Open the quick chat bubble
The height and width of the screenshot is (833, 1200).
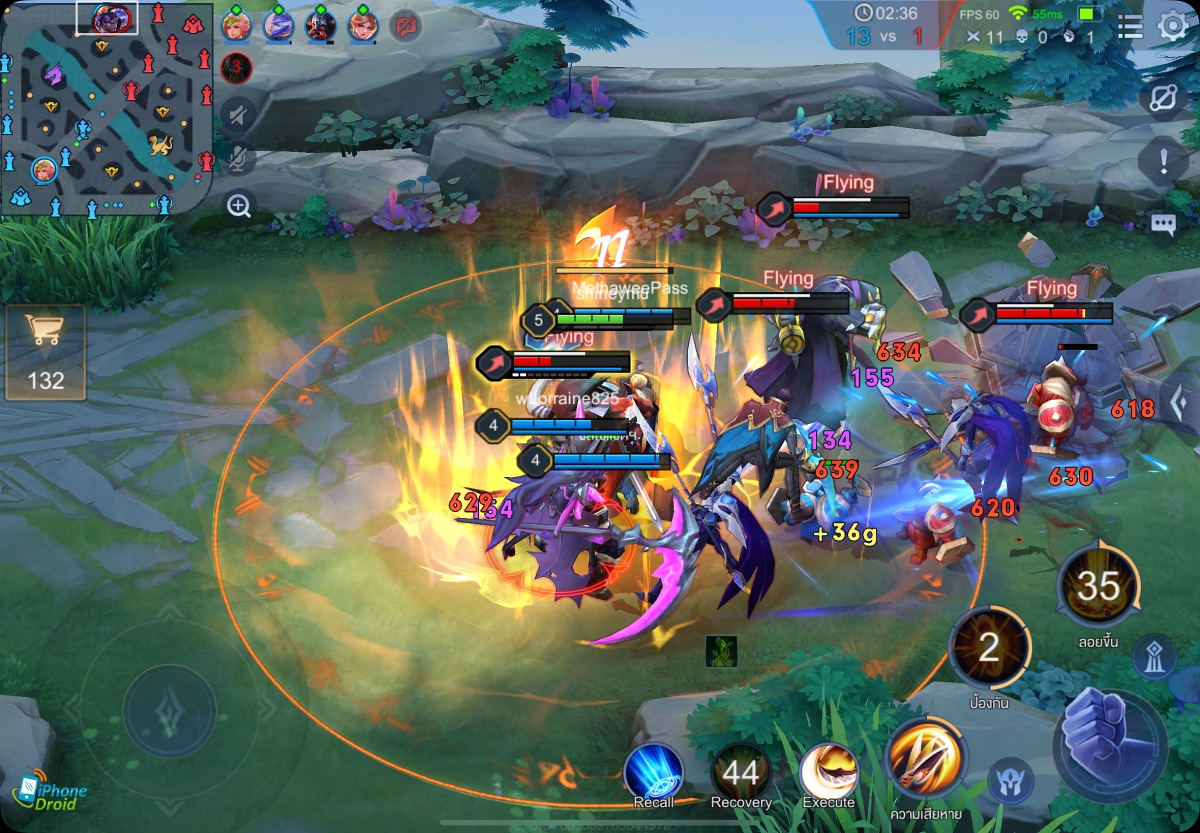coord(1163,224)
